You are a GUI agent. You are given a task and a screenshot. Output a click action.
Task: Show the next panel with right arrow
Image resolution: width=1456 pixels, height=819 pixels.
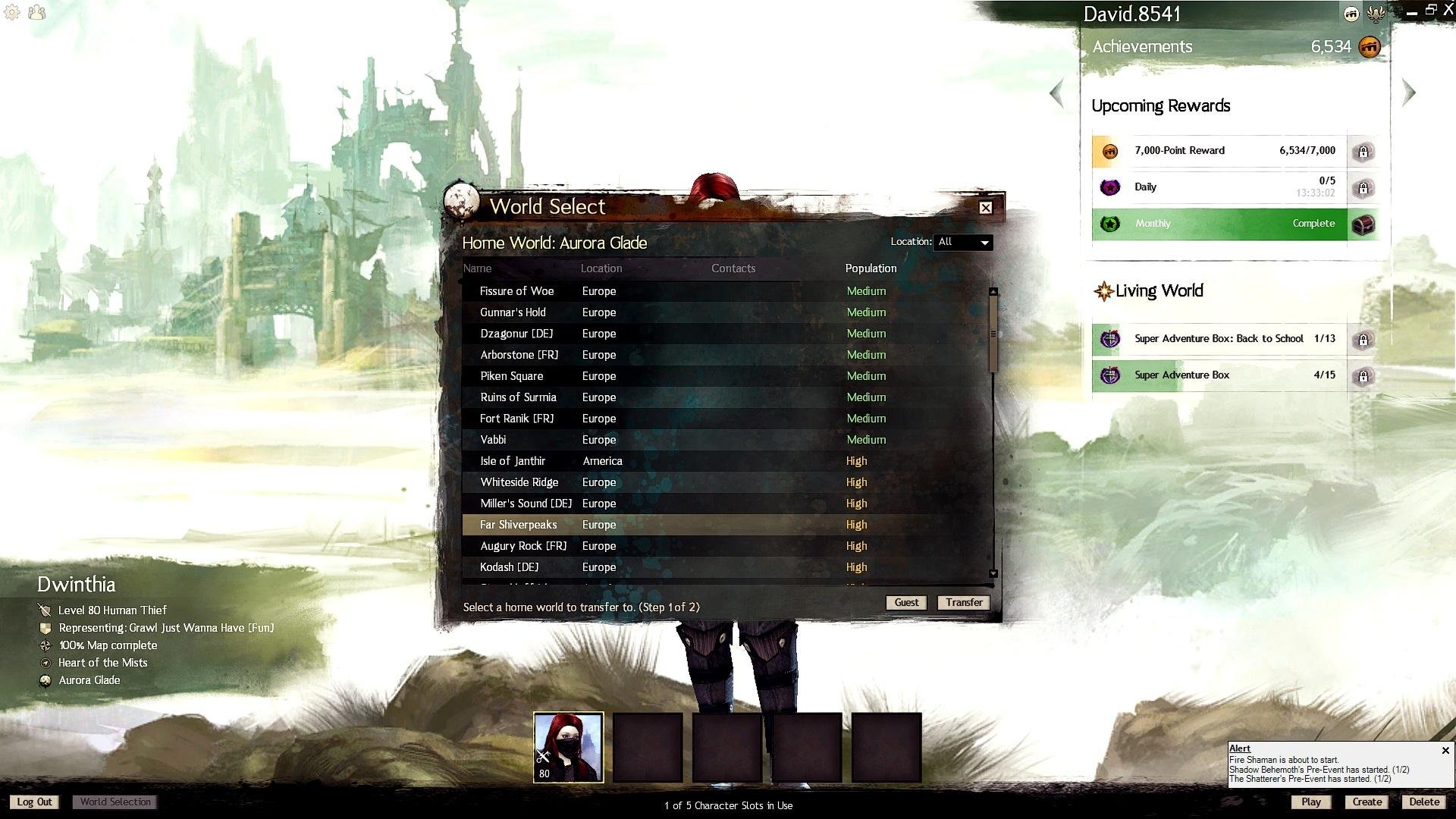(x=1409, y=93)
